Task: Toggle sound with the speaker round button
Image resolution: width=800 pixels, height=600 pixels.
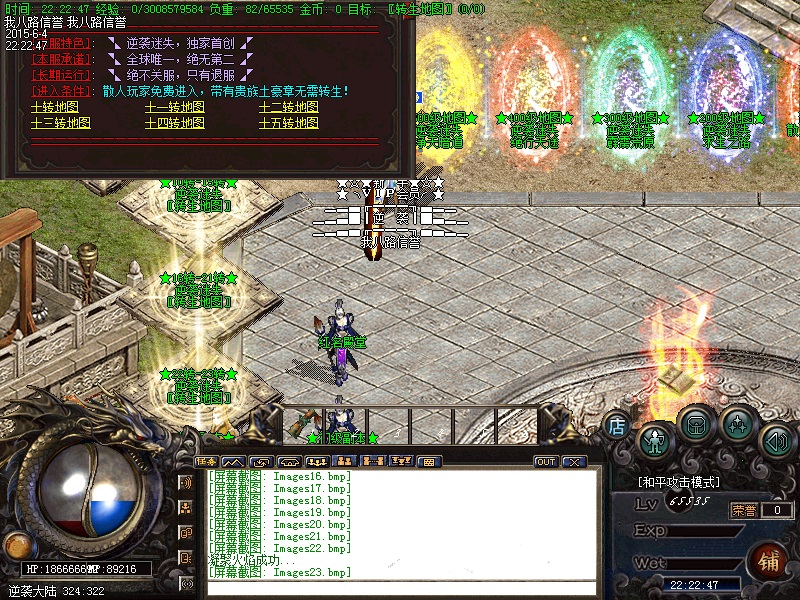Action: (777, 438)
